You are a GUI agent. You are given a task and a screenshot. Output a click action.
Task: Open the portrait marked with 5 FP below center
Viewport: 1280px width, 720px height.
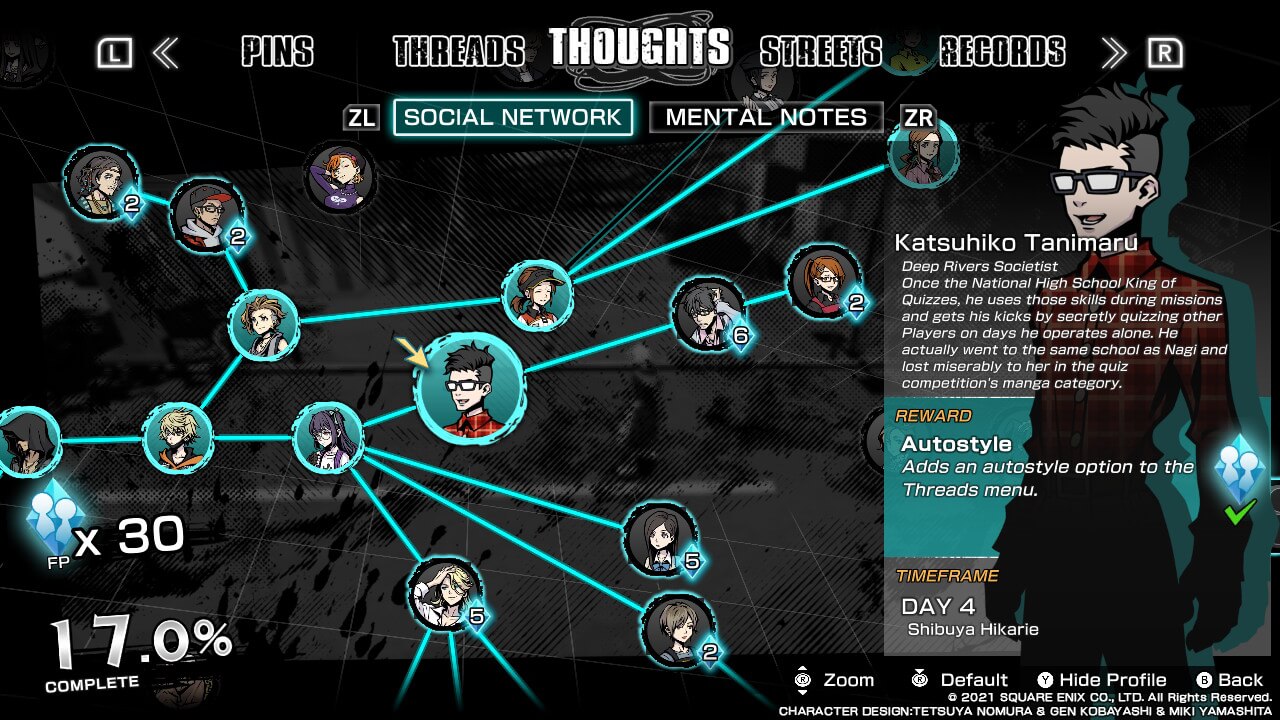tap(658, 538)
